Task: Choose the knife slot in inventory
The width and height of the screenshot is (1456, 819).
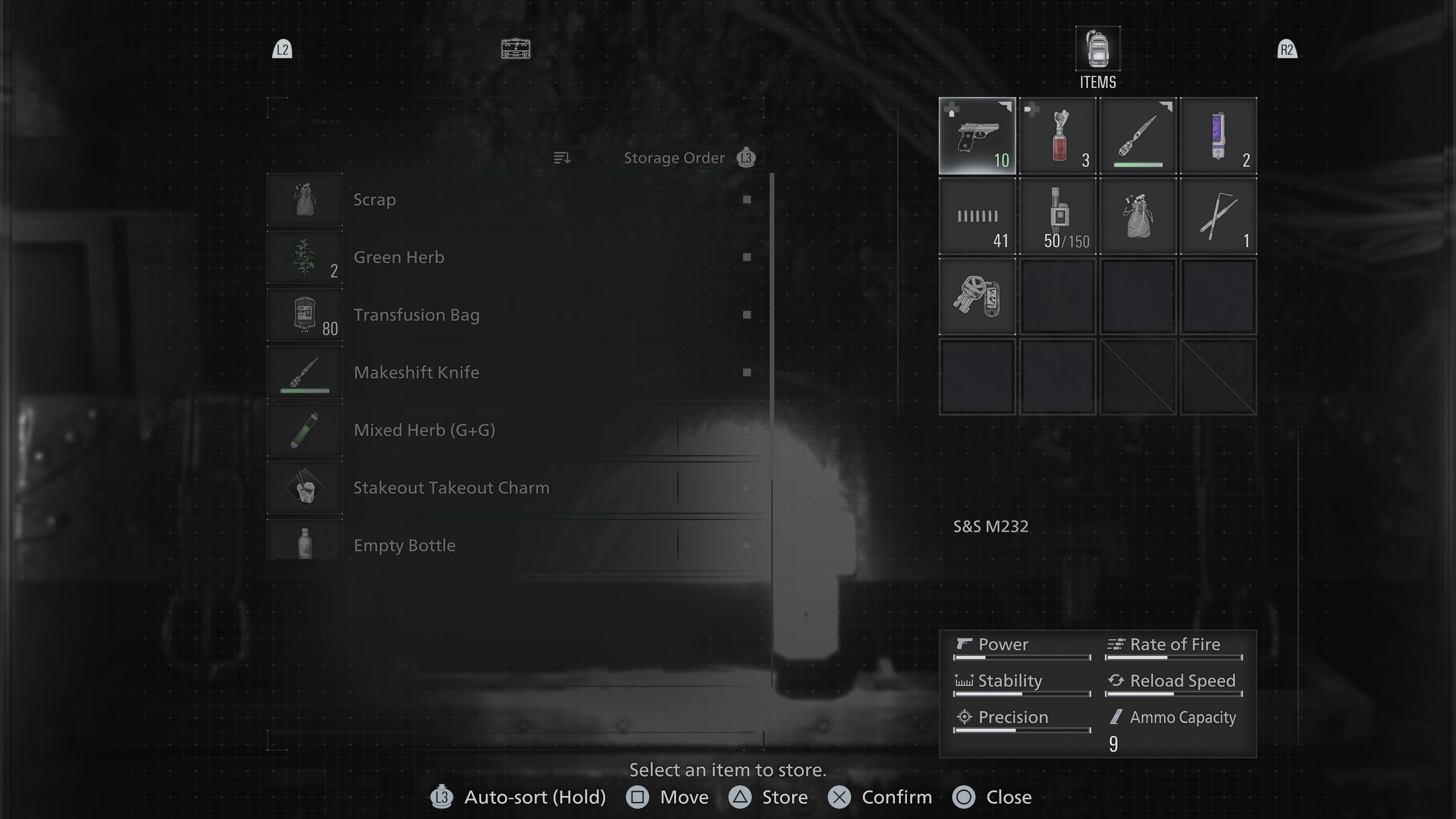Action: point(1138,136)
